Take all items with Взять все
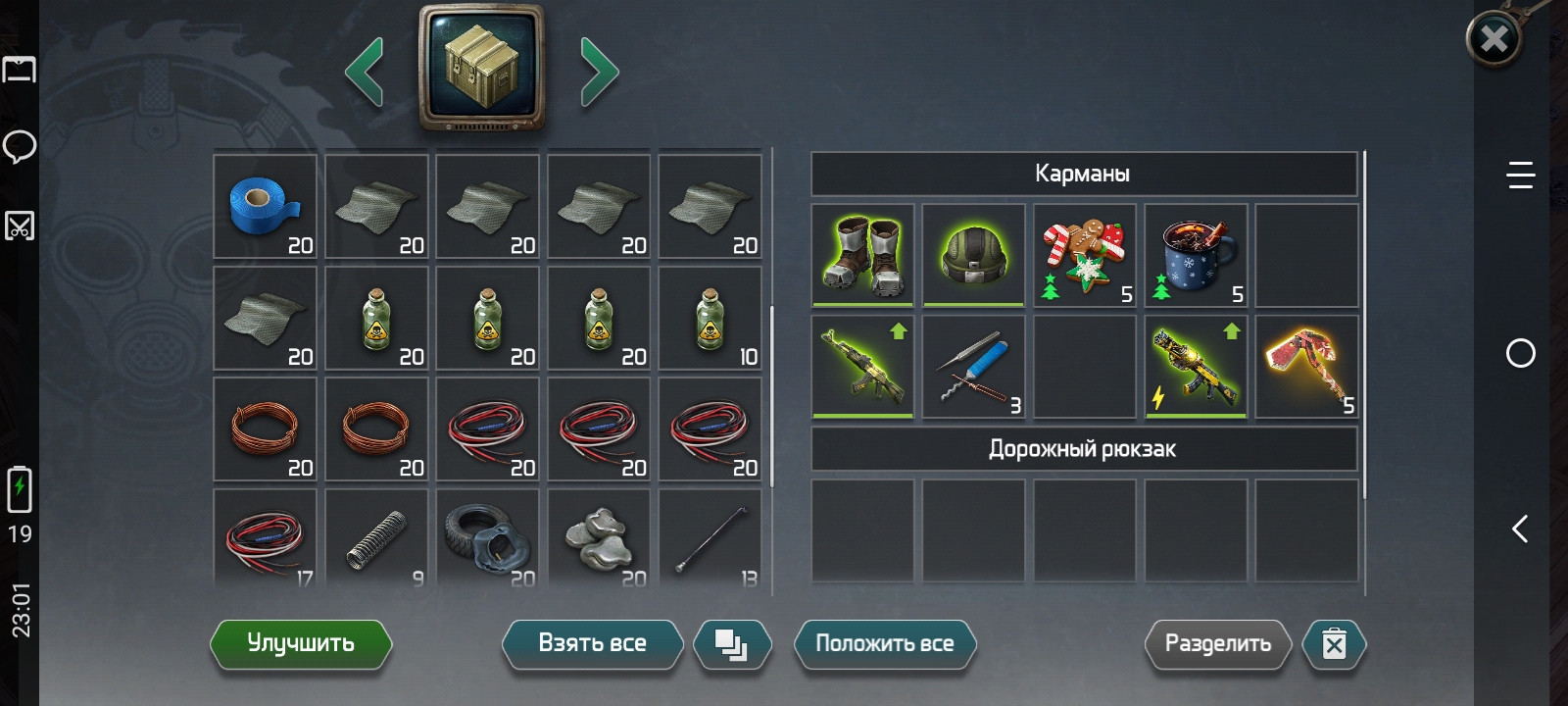Image resolution: width=1568 pixels, height=706 pixels. 592,644
